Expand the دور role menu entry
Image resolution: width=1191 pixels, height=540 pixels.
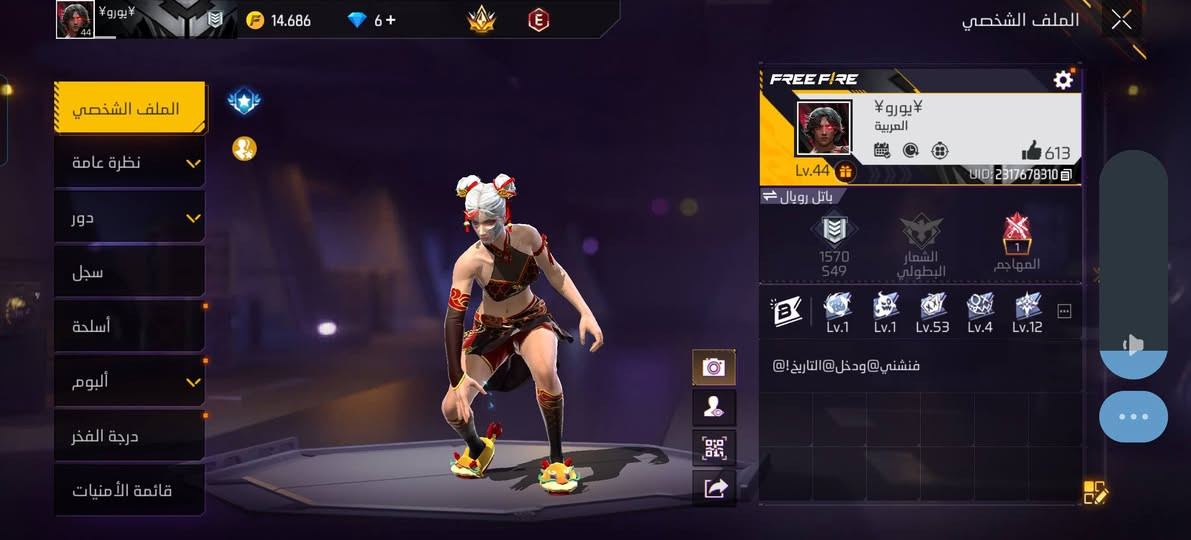129,217
